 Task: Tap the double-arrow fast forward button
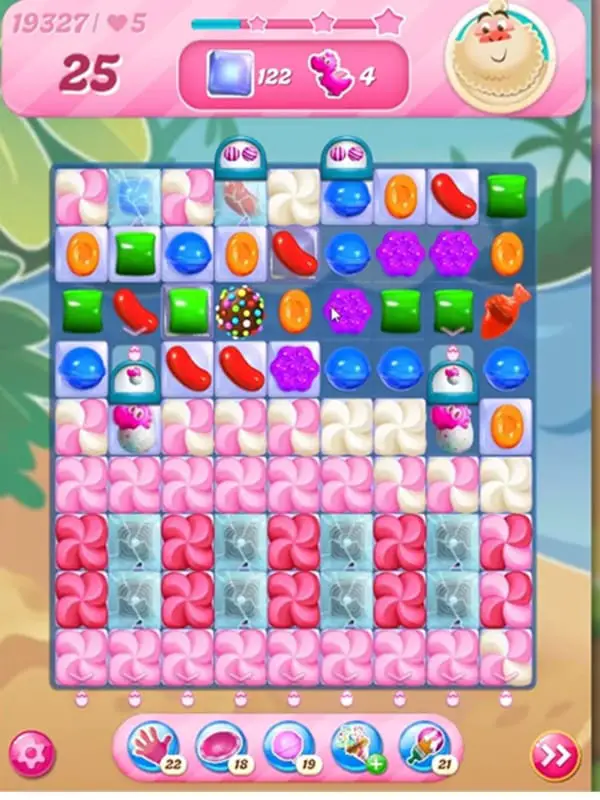pos(556,752)
